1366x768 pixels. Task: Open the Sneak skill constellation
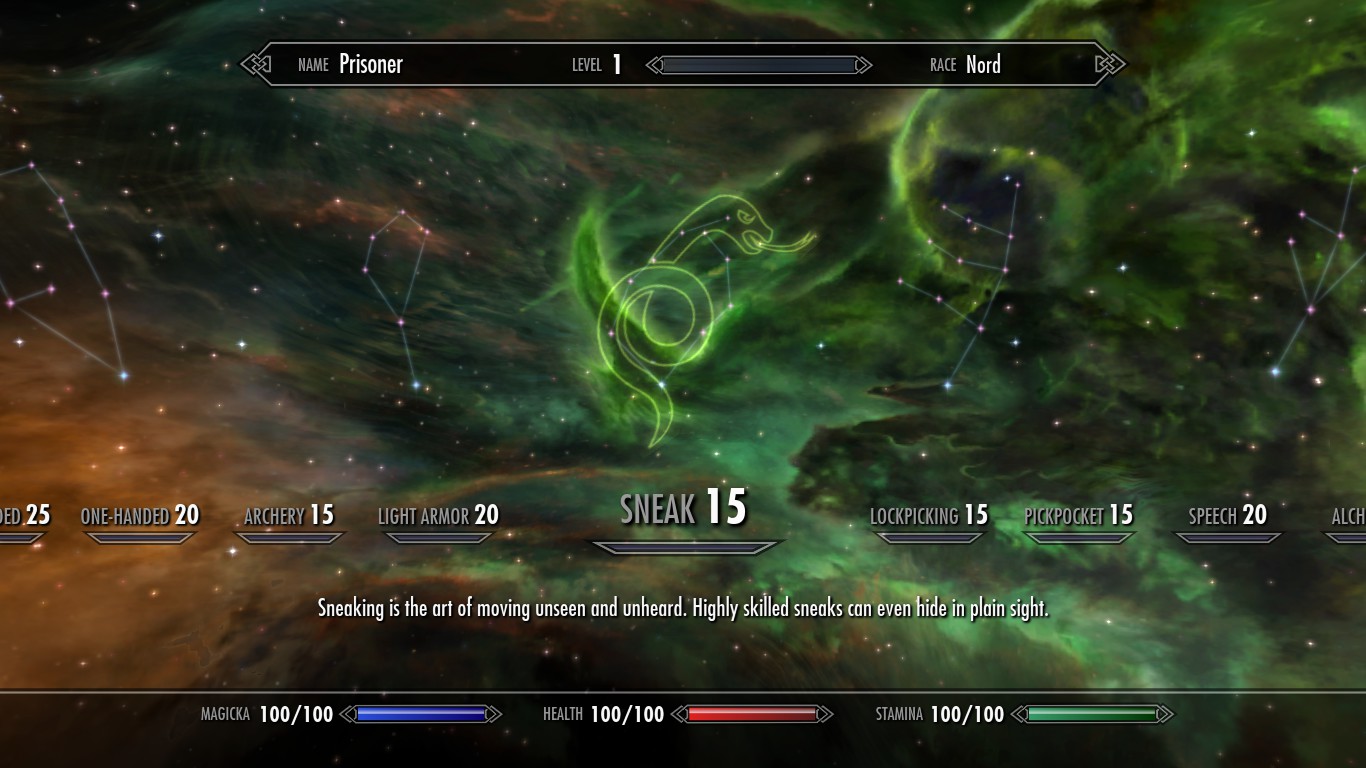coord(684,508)
